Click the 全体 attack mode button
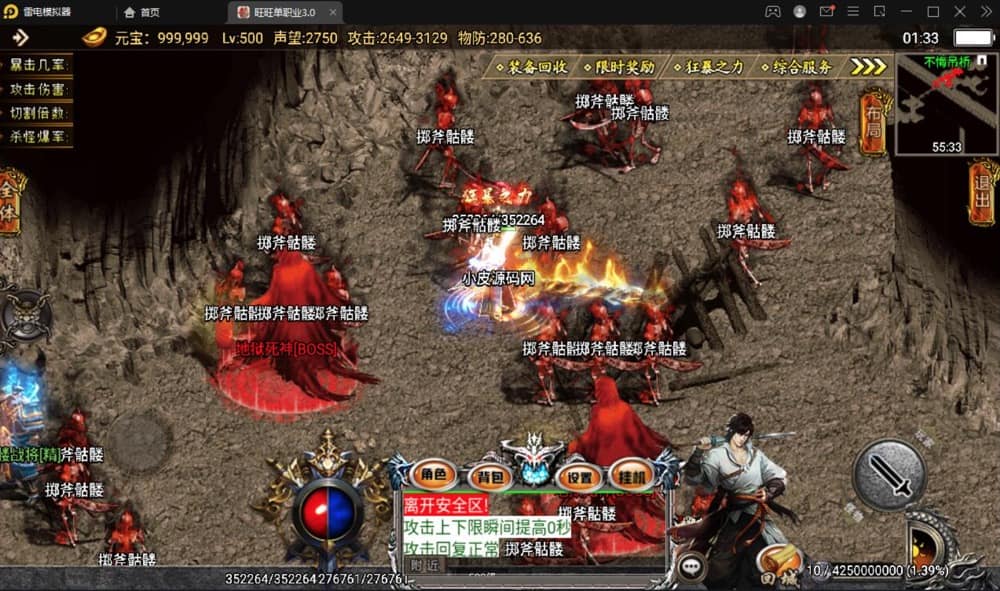Image resolution: width=1000 pixels, height=591 pixels. point(11,204)
